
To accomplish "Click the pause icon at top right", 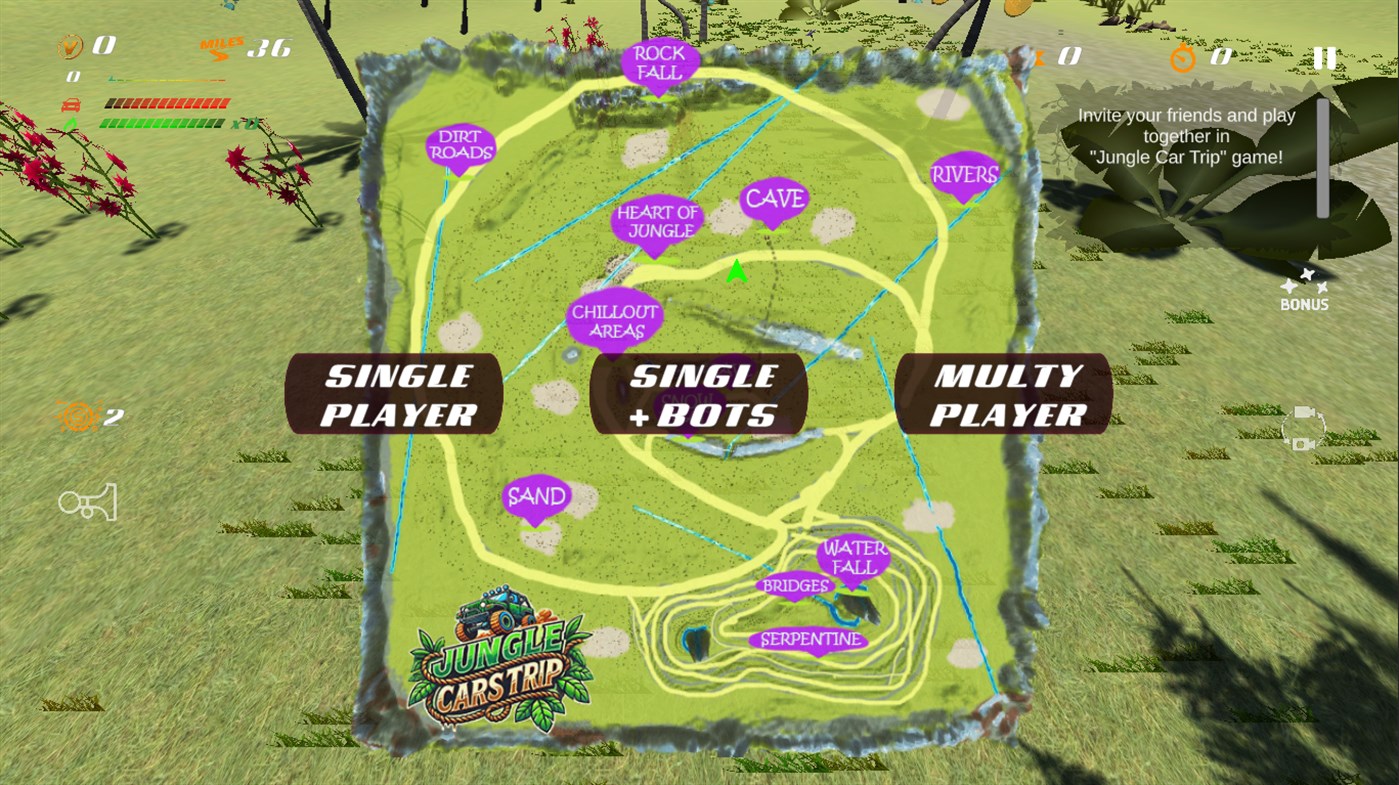I will point(1323,57).
